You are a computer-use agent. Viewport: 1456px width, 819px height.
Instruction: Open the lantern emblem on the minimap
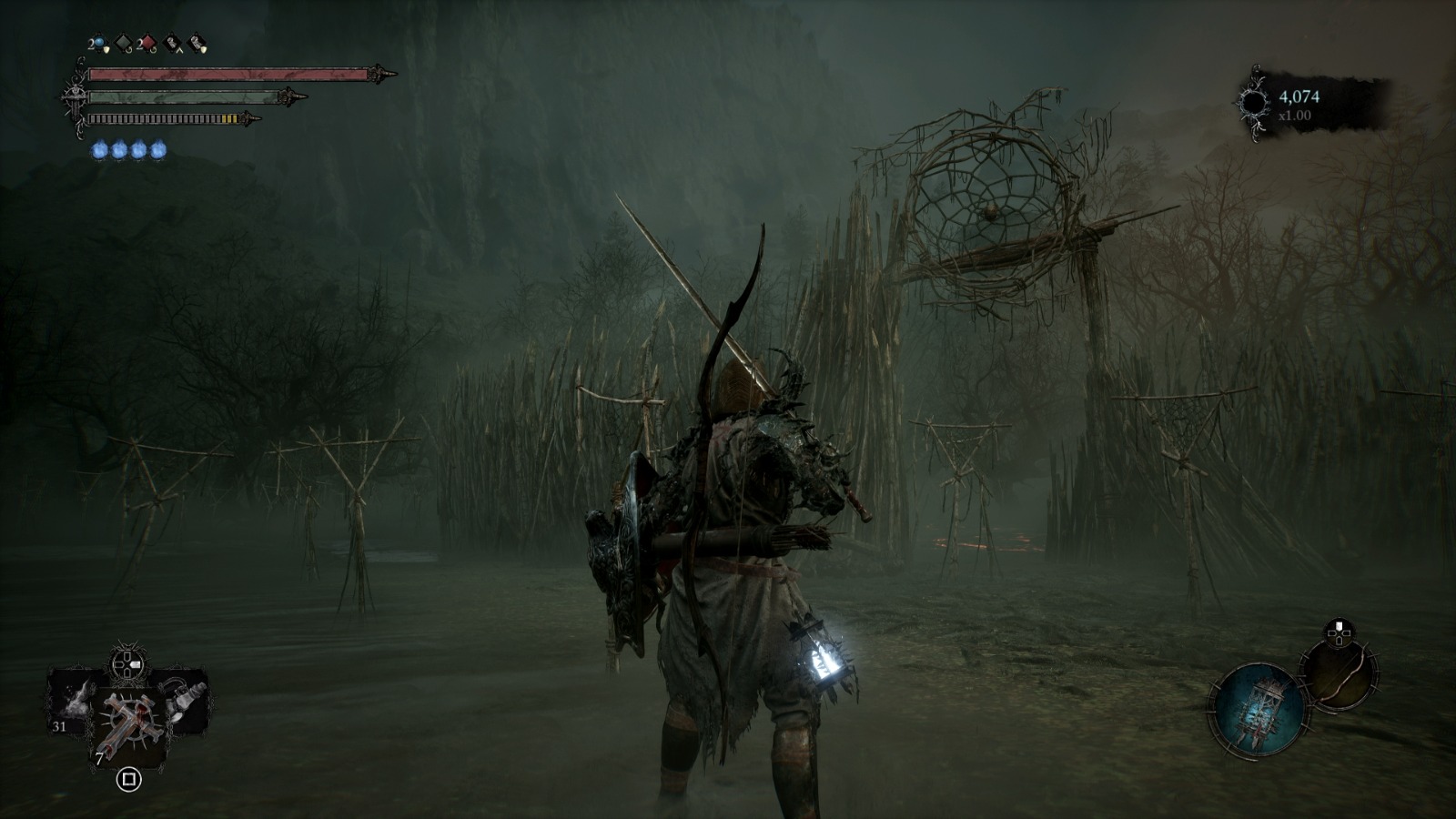[1262, 709]
